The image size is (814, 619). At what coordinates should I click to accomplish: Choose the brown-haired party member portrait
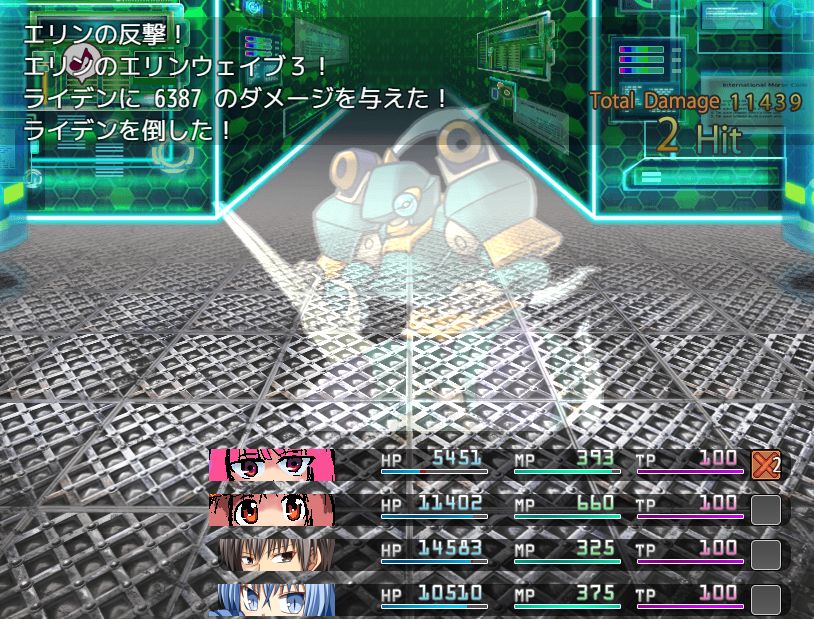[271, 554]
